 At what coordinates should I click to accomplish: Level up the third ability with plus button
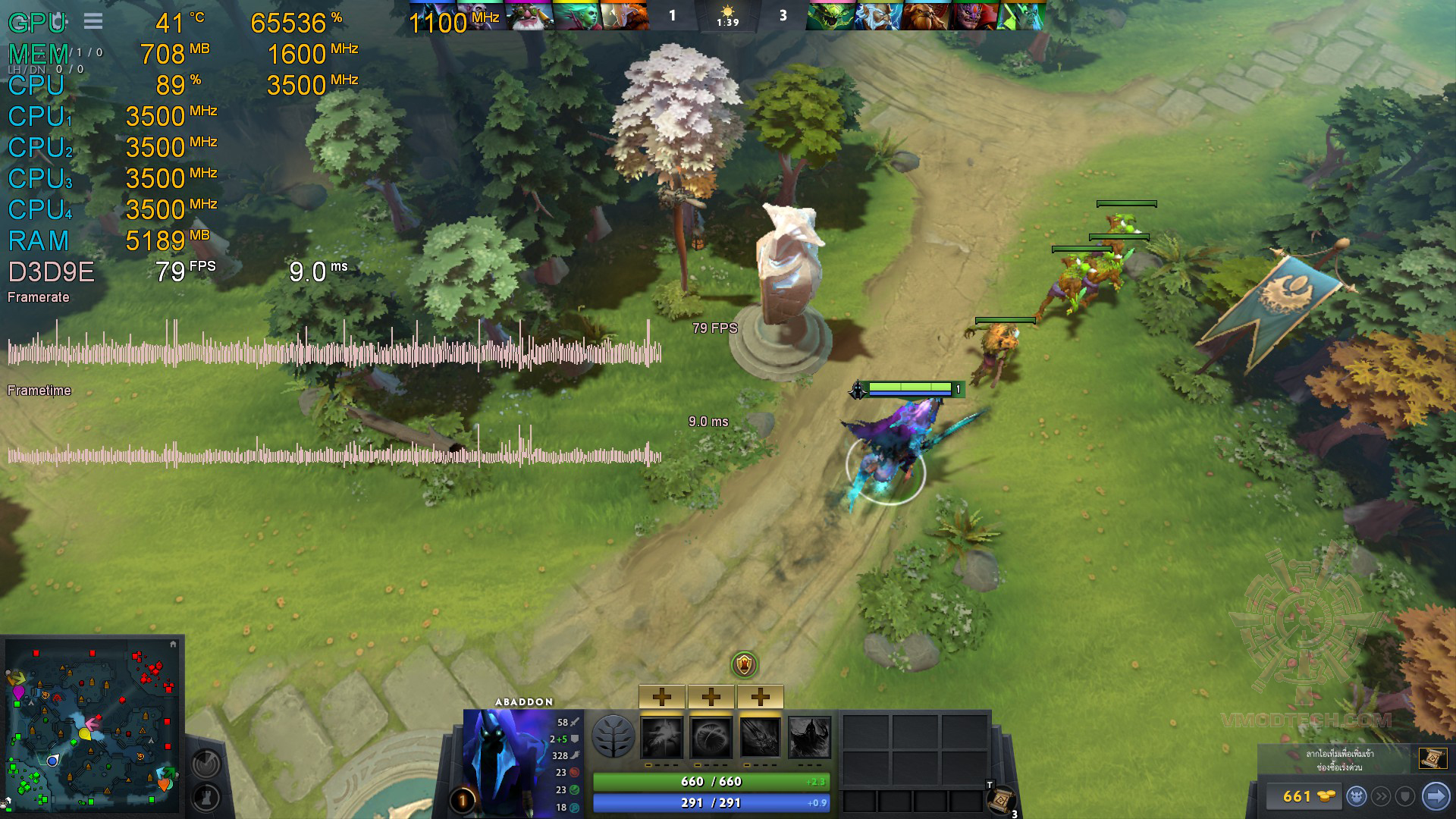coord(760,696)
